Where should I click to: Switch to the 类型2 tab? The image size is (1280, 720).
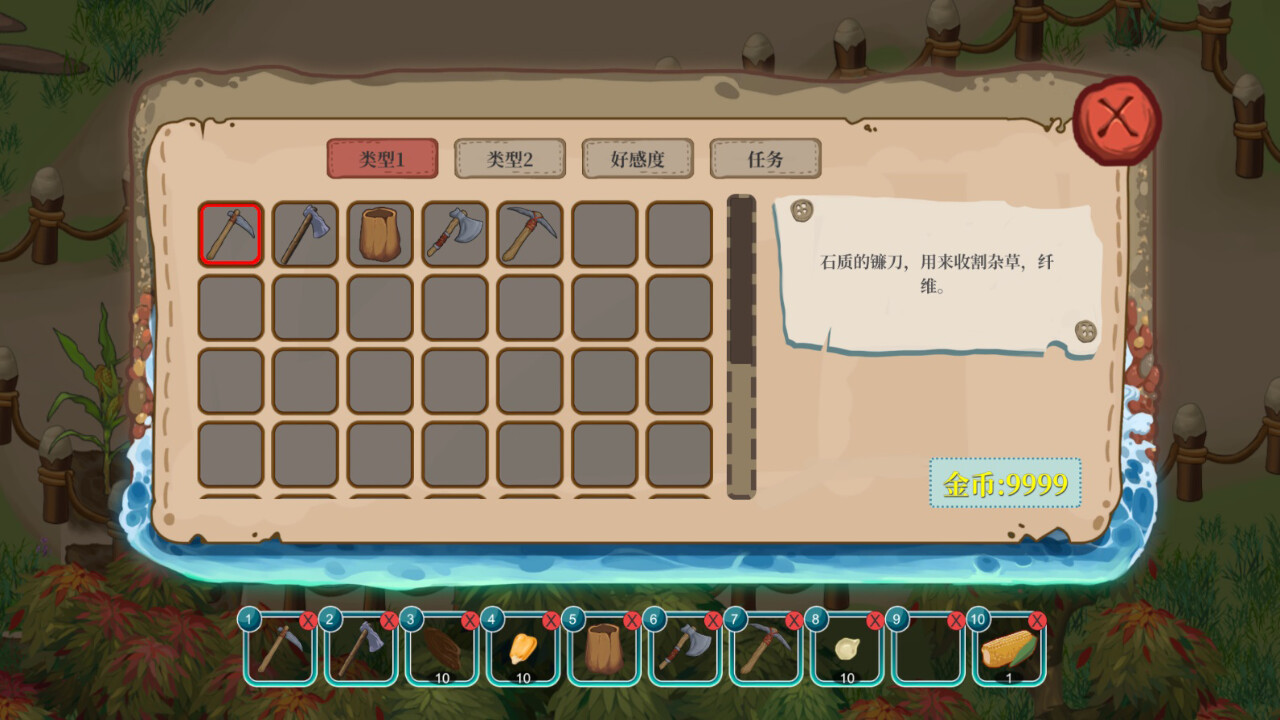[x=510, y=159]
